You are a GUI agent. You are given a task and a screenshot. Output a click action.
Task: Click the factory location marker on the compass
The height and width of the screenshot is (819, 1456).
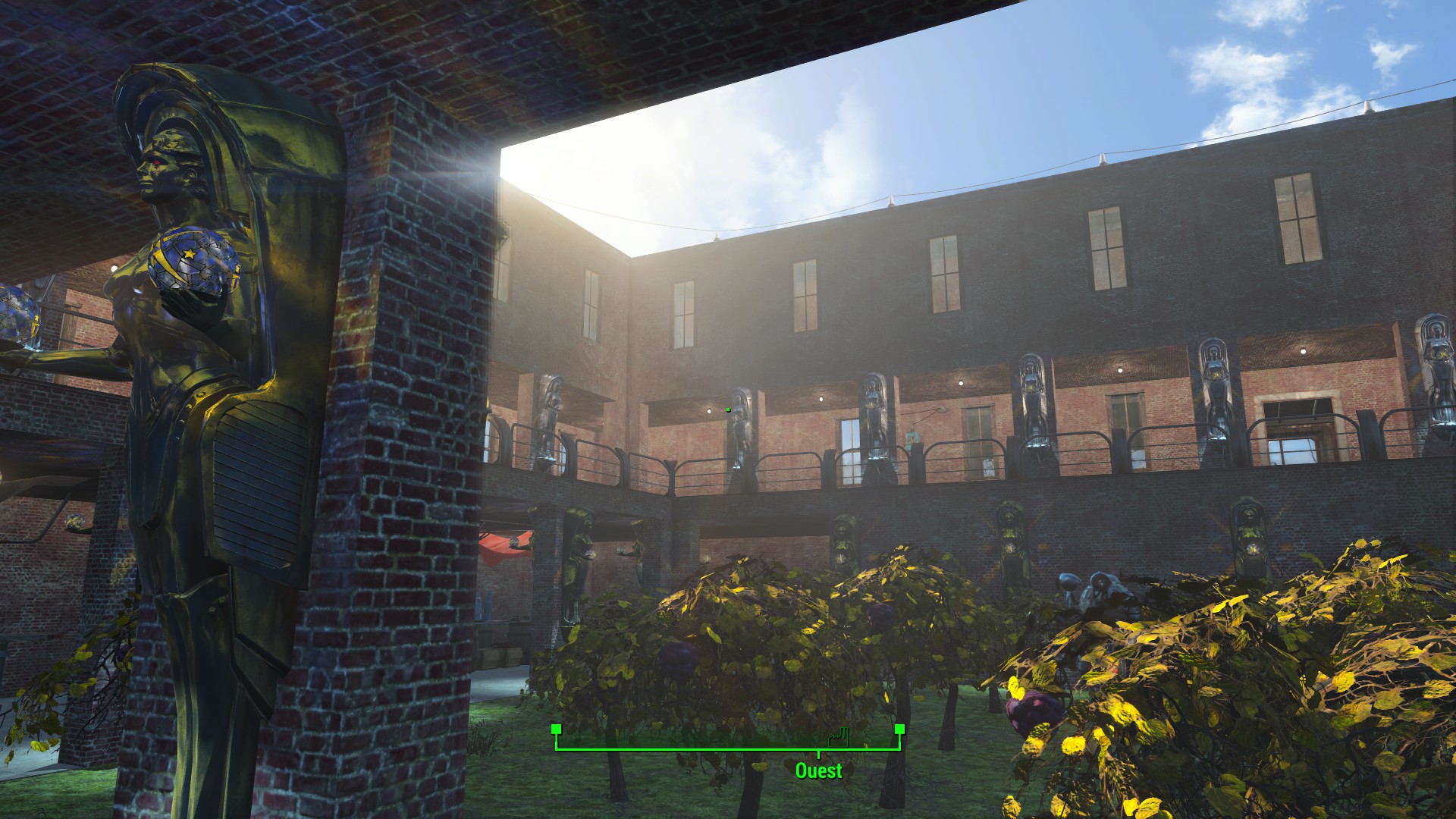pos(837,736)
